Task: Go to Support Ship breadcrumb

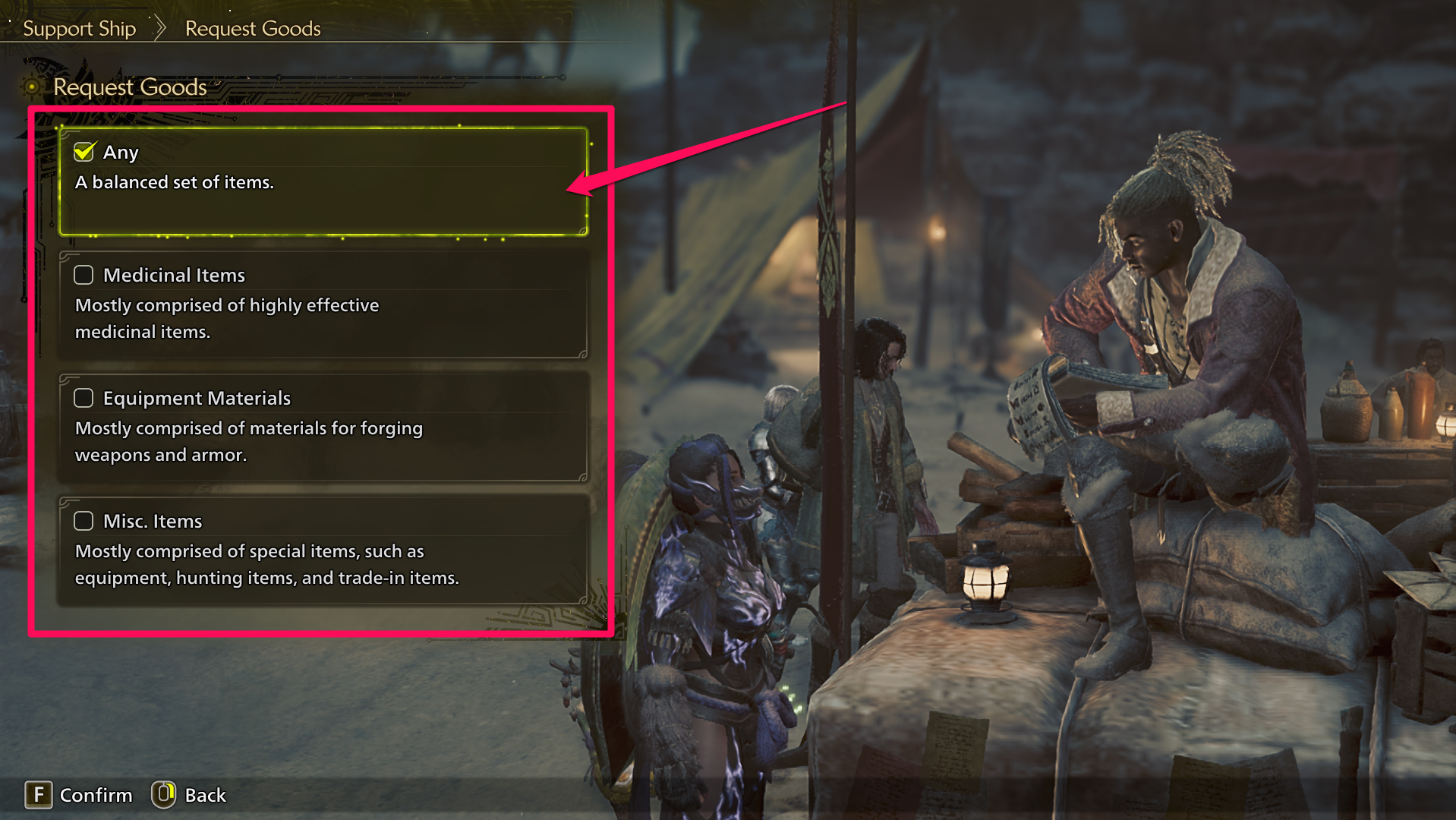Action: [79, 29]
